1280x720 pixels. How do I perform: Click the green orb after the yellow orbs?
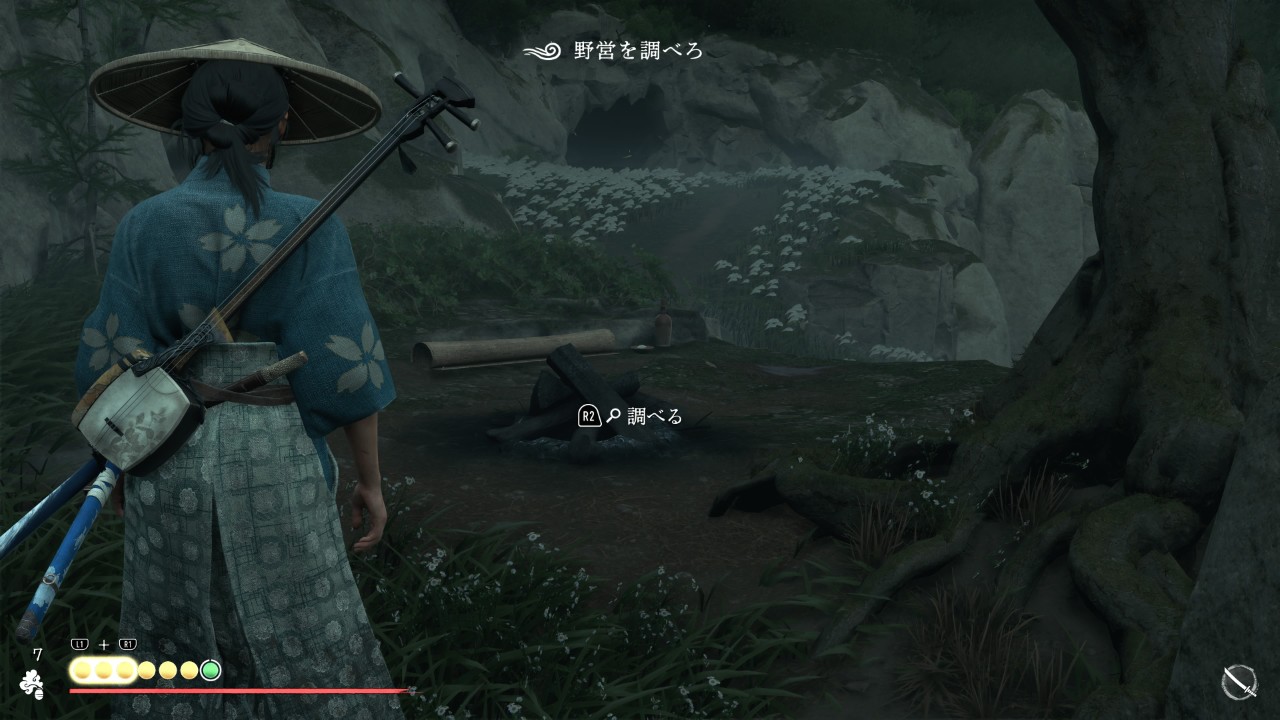[210, 670]
